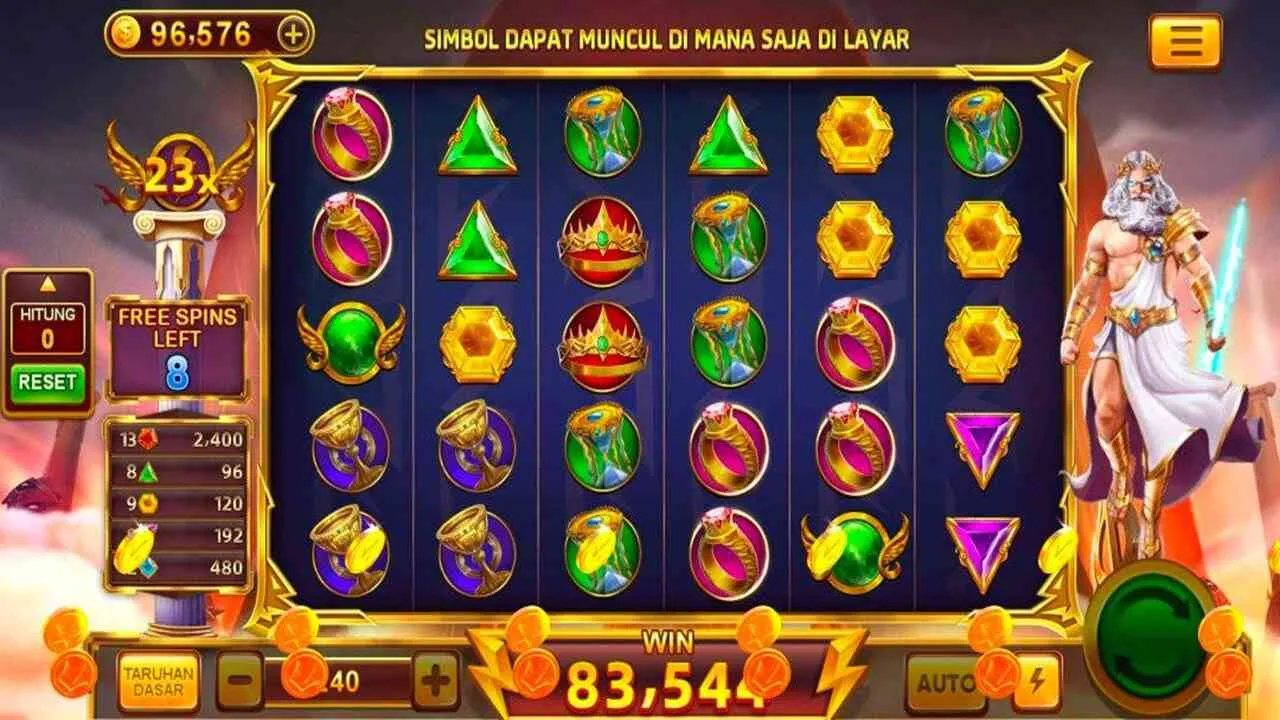Increase the bet with the plus stepper

436,681
